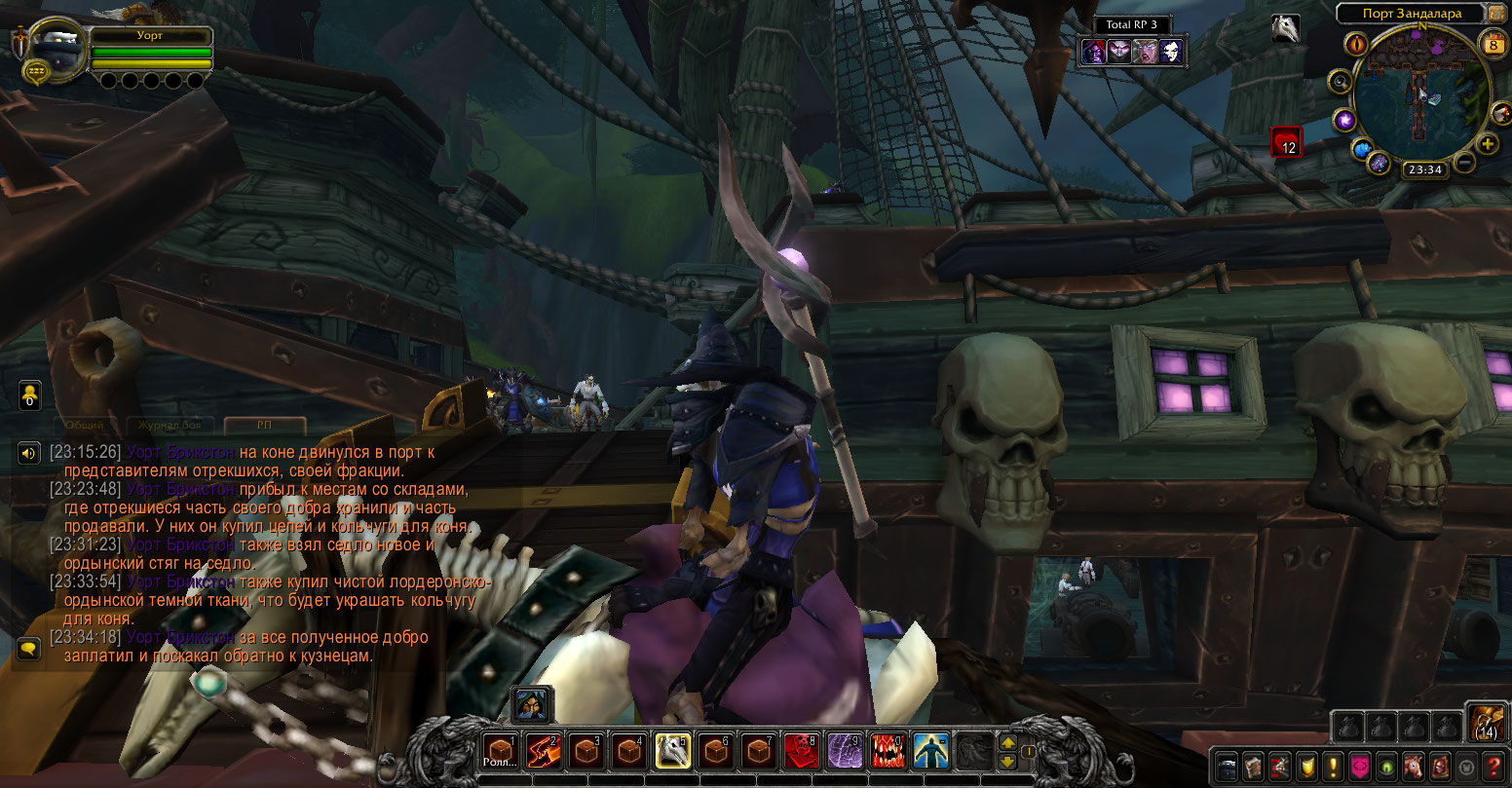Use the blue glowing figure ability
This screenshot has width=1512, height=788.
929,750
